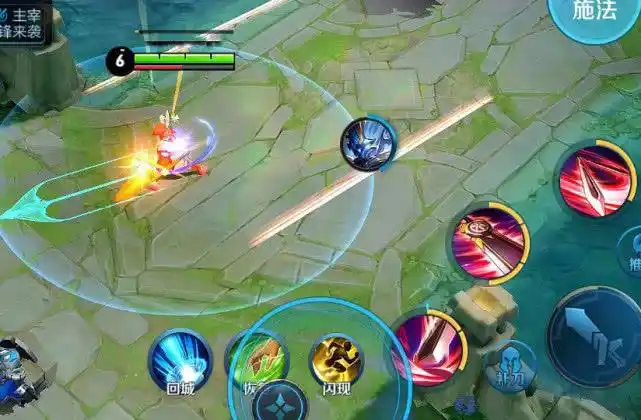Tap the dark four-point star button
Screen dimensions: 641x420
[x=279, y=402]
